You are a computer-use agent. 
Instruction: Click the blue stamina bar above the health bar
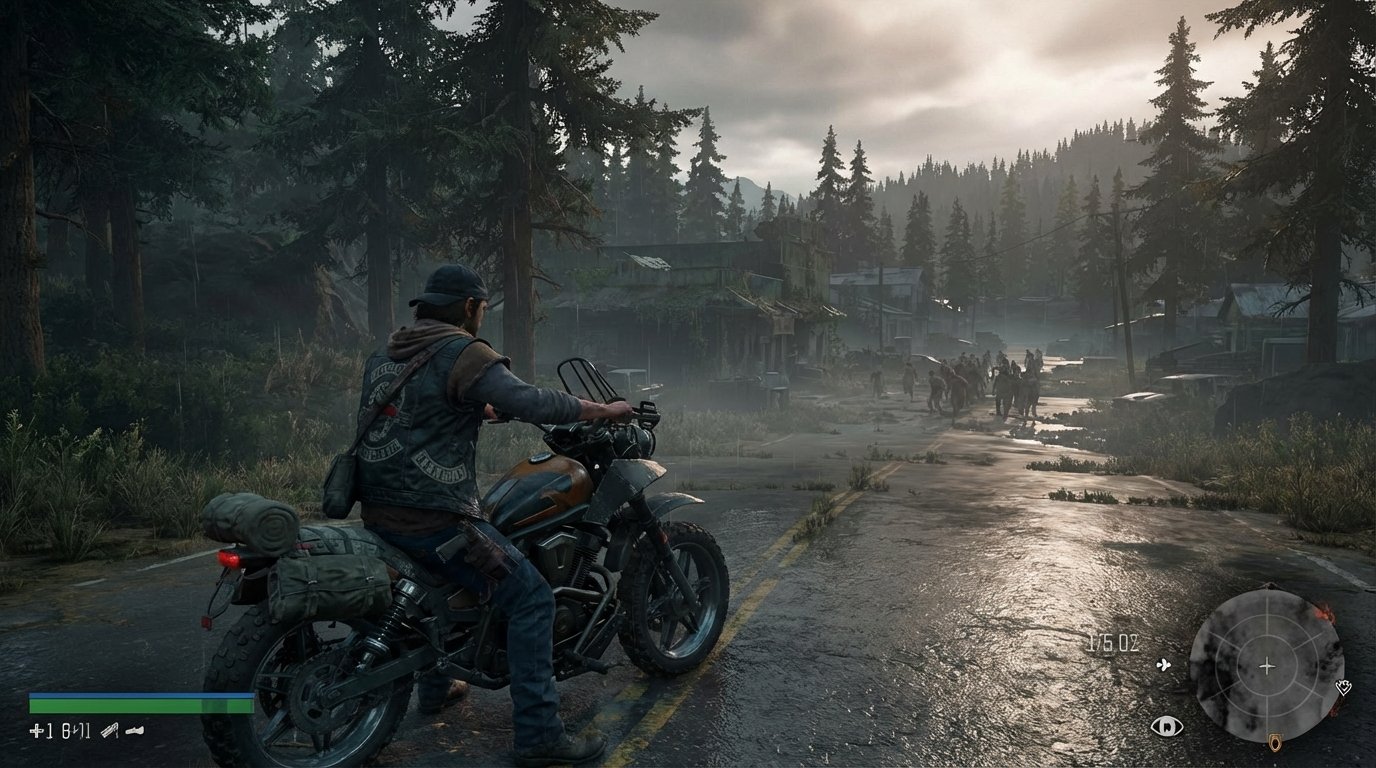pyautogui.click(x=142, y=694)
